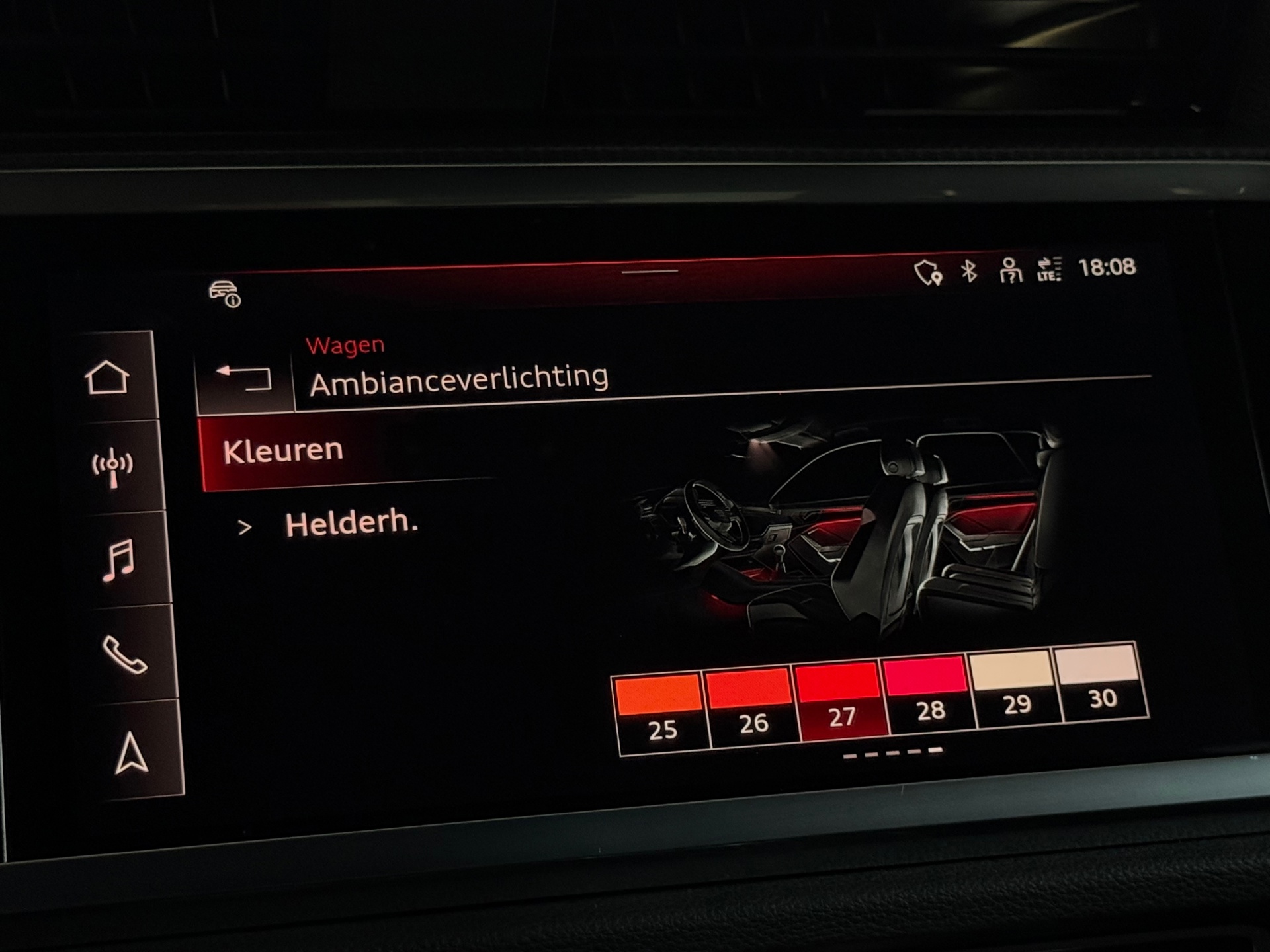This screenshot has height=952, width=1270.
Task: Choose red-orange color swatch 26
Action: [751, 705]
